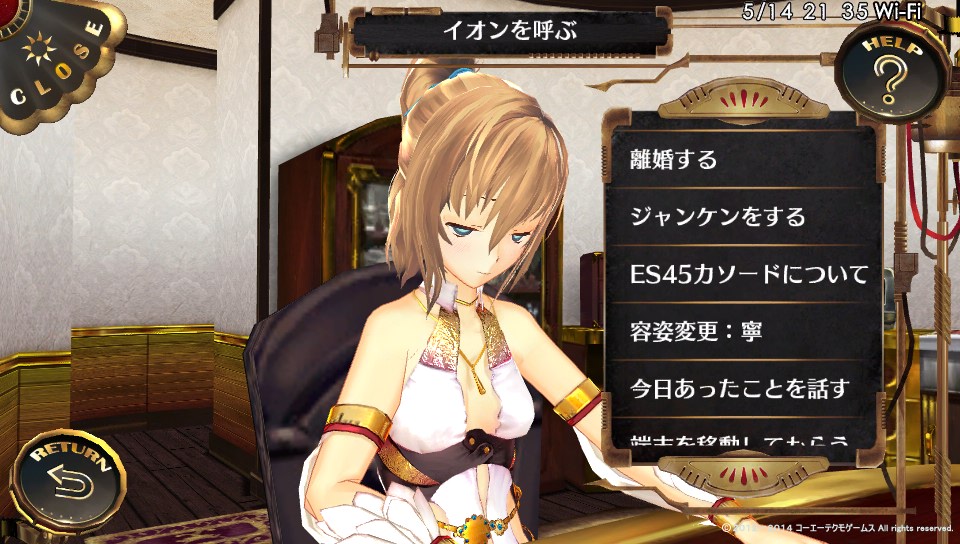The width and height of the screenshot is (960, 544).
Task: Choose ジャンケンをする from the menu
Action: tap(743, 215)
